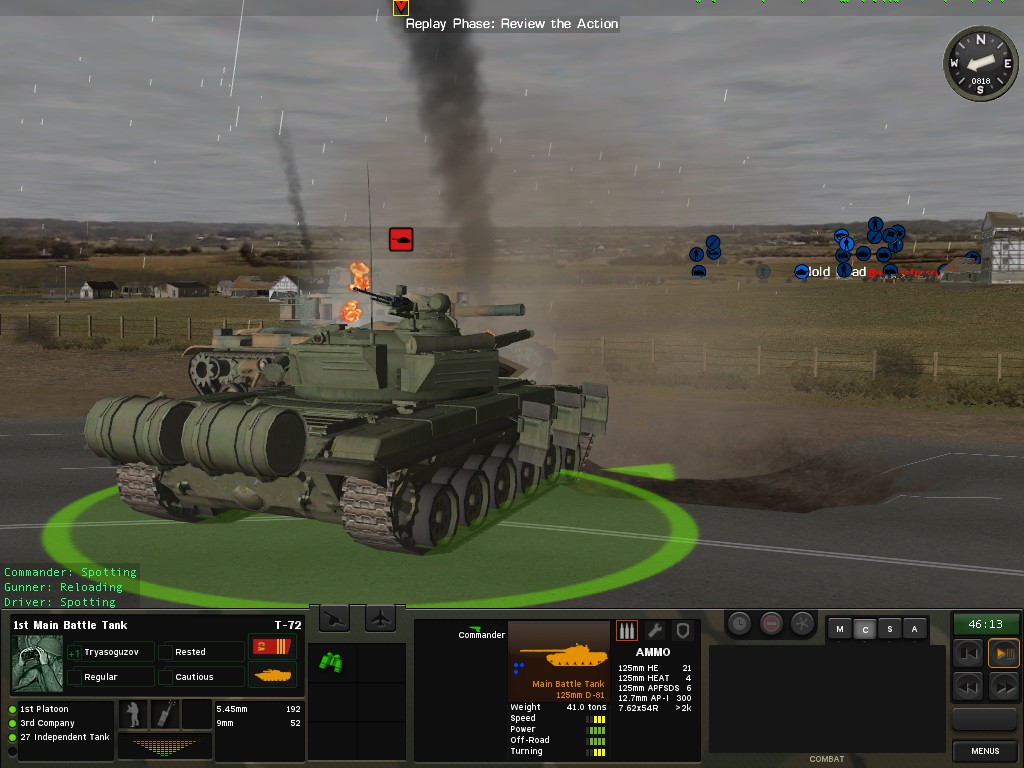Click the green binoculars spotted-contact icon
Image resolution: width=1024 pixels, height=768 pixels.
(x=331, y=661)
